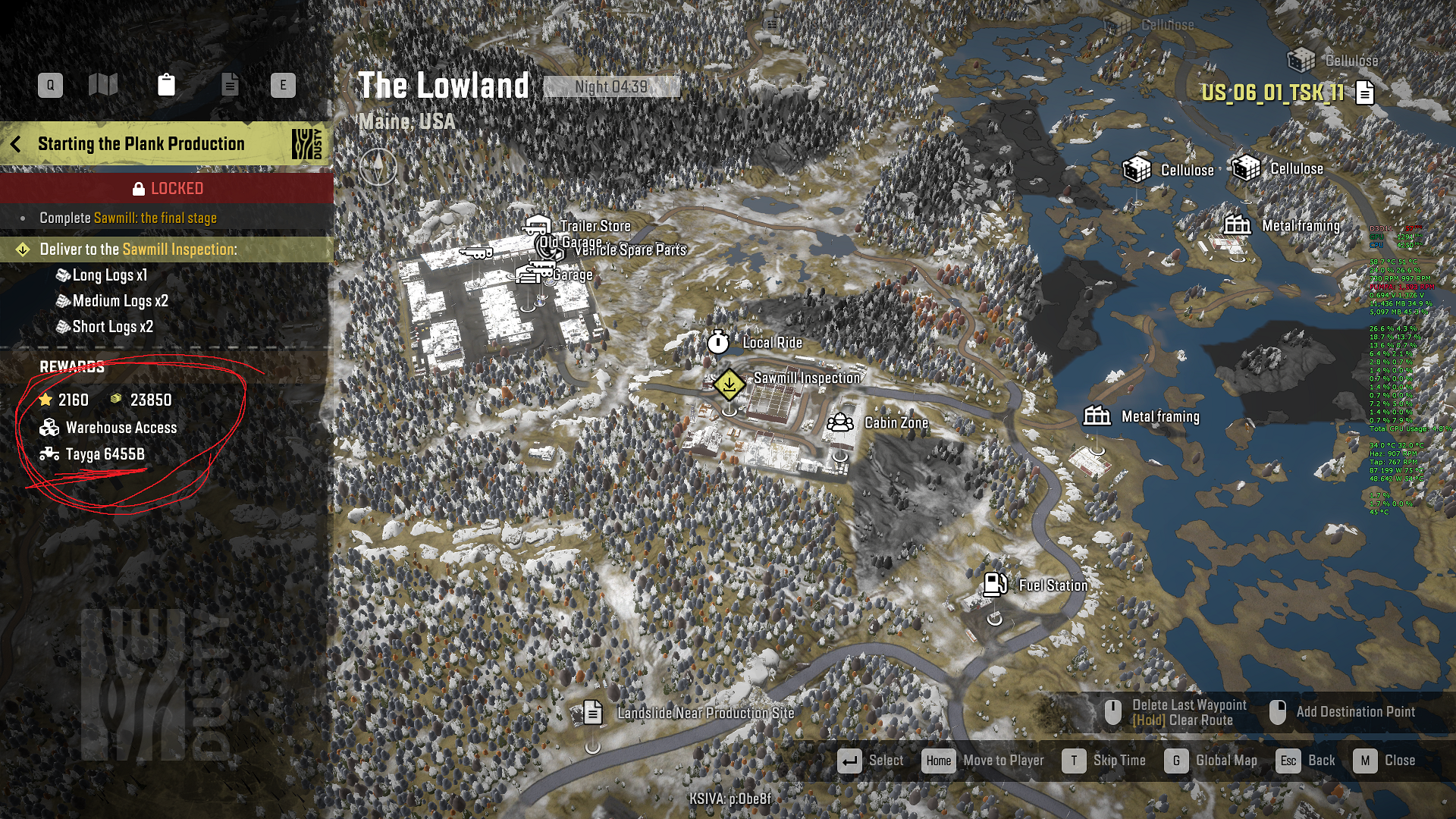This screenshot has height=819, width=1456.
Task: Open the map tab icon
Action: [x=103, y=85]
